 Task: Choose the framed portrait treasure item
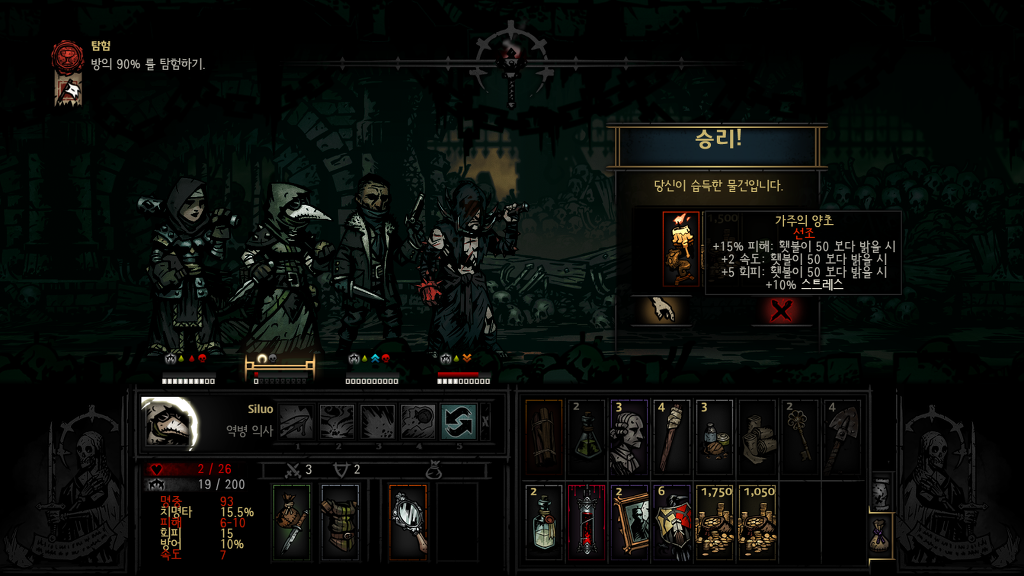[629, 520]
